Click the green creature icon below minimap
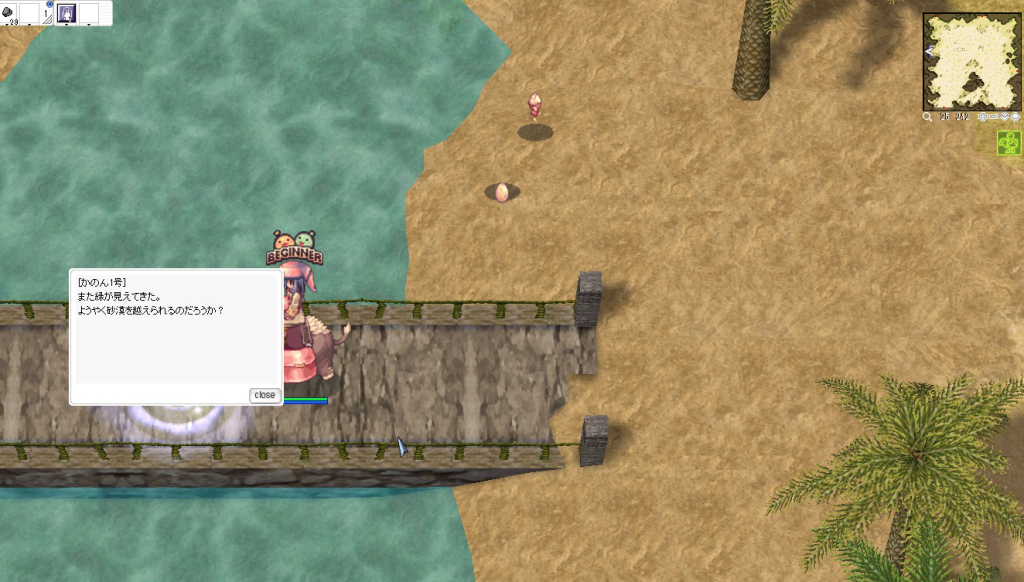 coord(1009,145)
